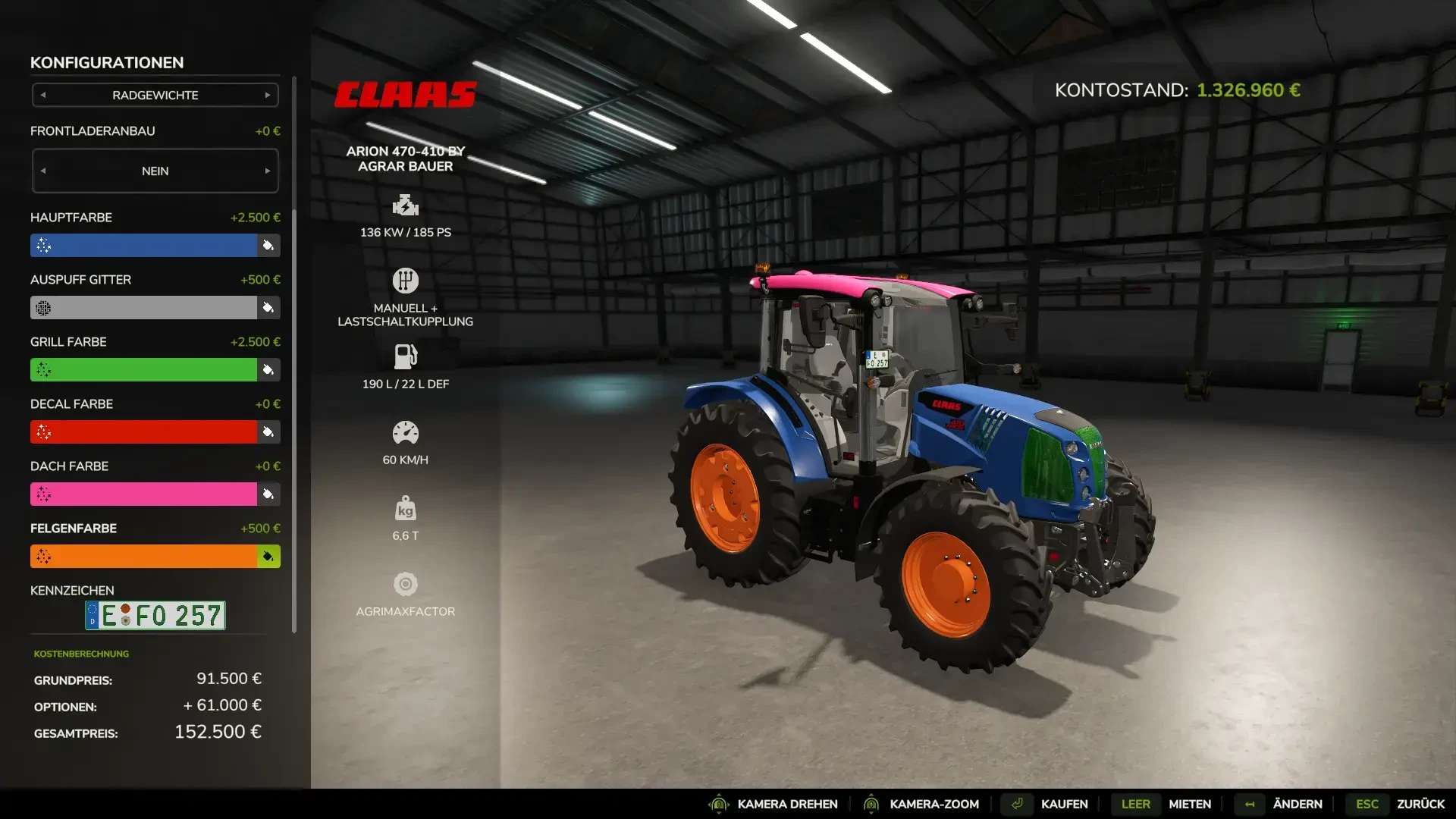This screenshot has width=1456, height=819.
Task: Choose the pink Dach Farbe color bar
Action: tap(143, 494)
